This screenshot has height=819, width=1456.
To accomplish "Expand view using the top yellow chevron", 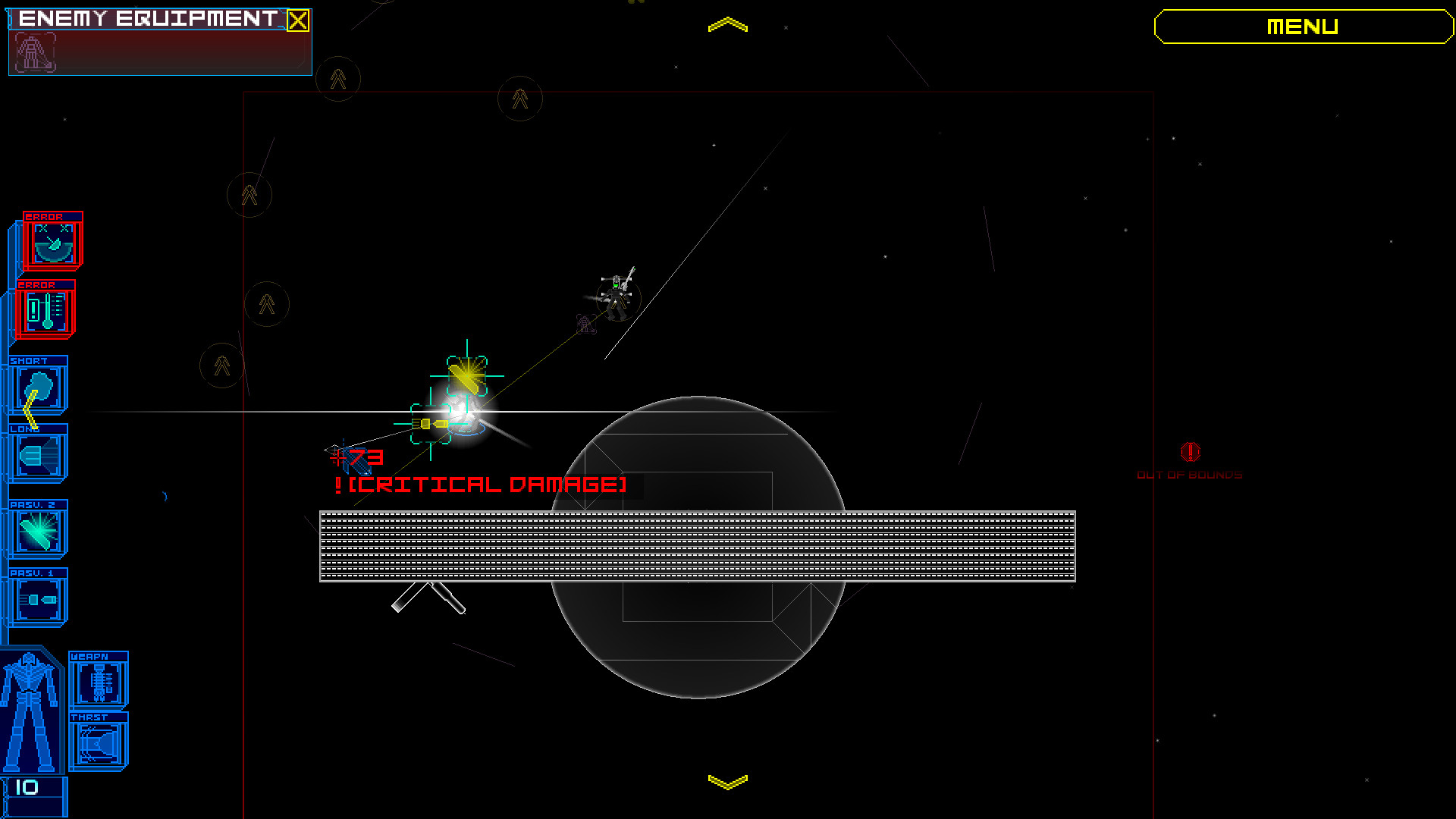I will click(729, 23).
